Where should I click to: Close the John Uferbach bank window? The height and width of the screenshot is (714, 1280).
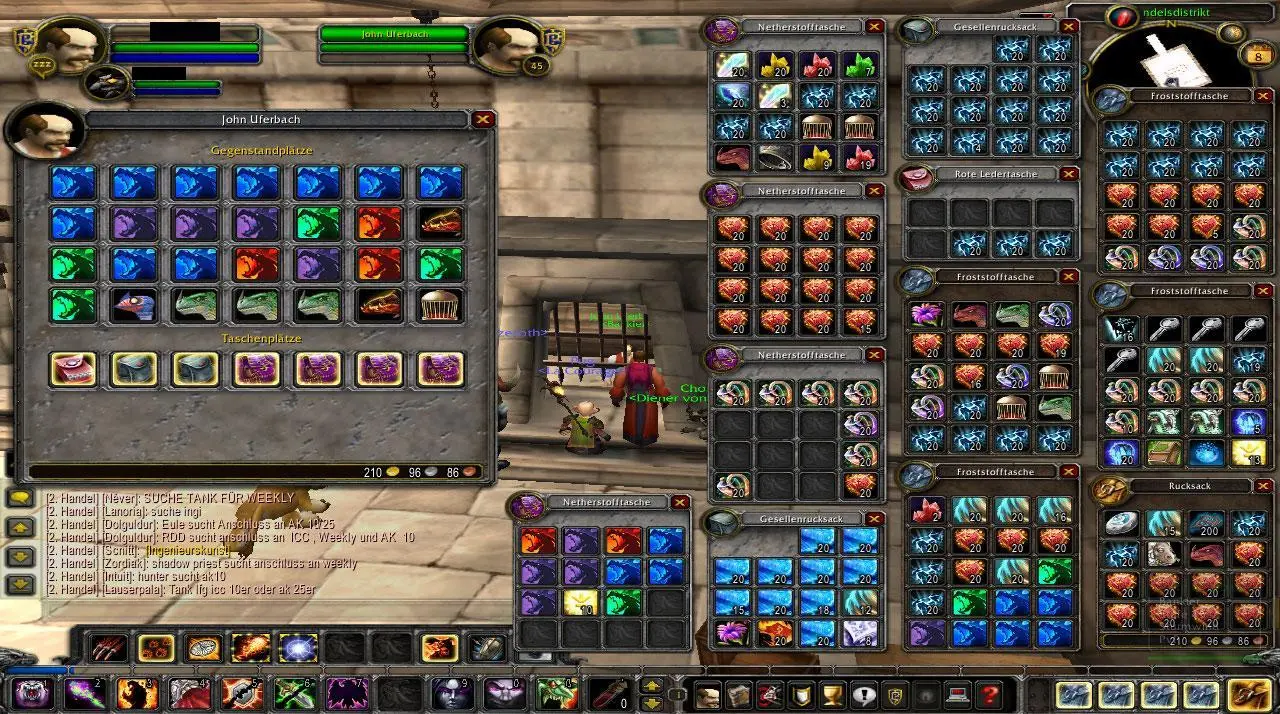[484, 119]
